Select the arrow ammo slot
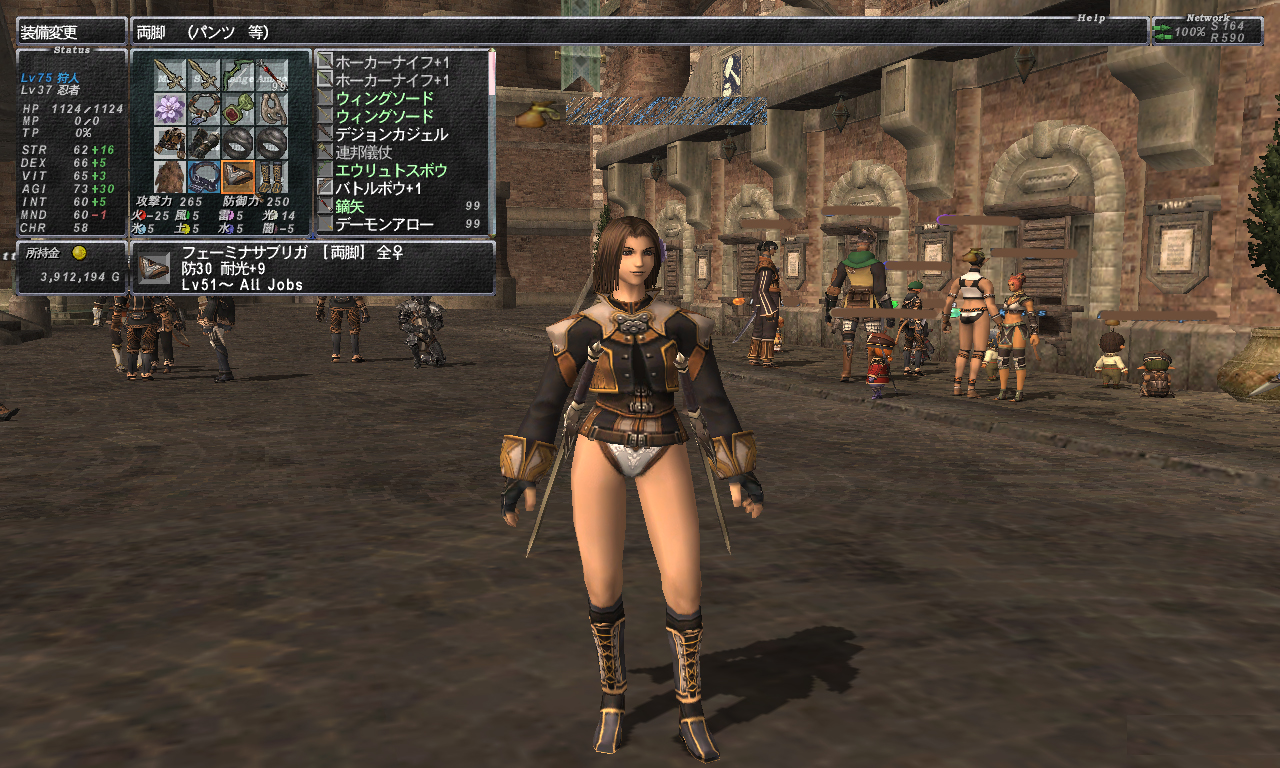1280x768 pixels. pos(271,75)
